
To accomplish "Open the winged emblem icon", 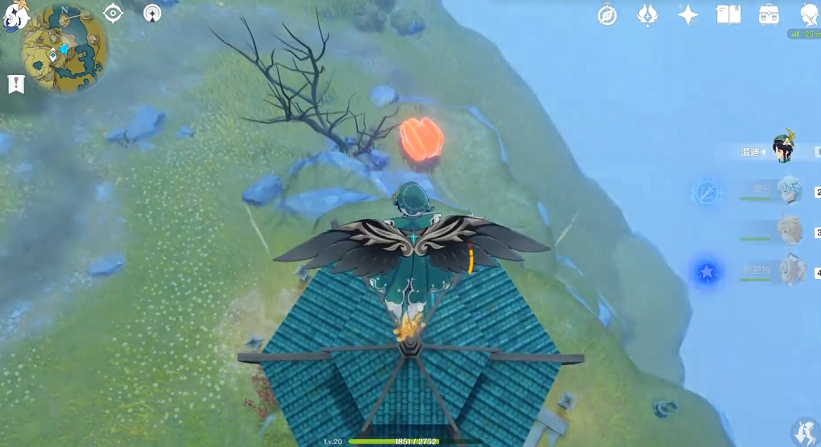I will click(647, 14).
